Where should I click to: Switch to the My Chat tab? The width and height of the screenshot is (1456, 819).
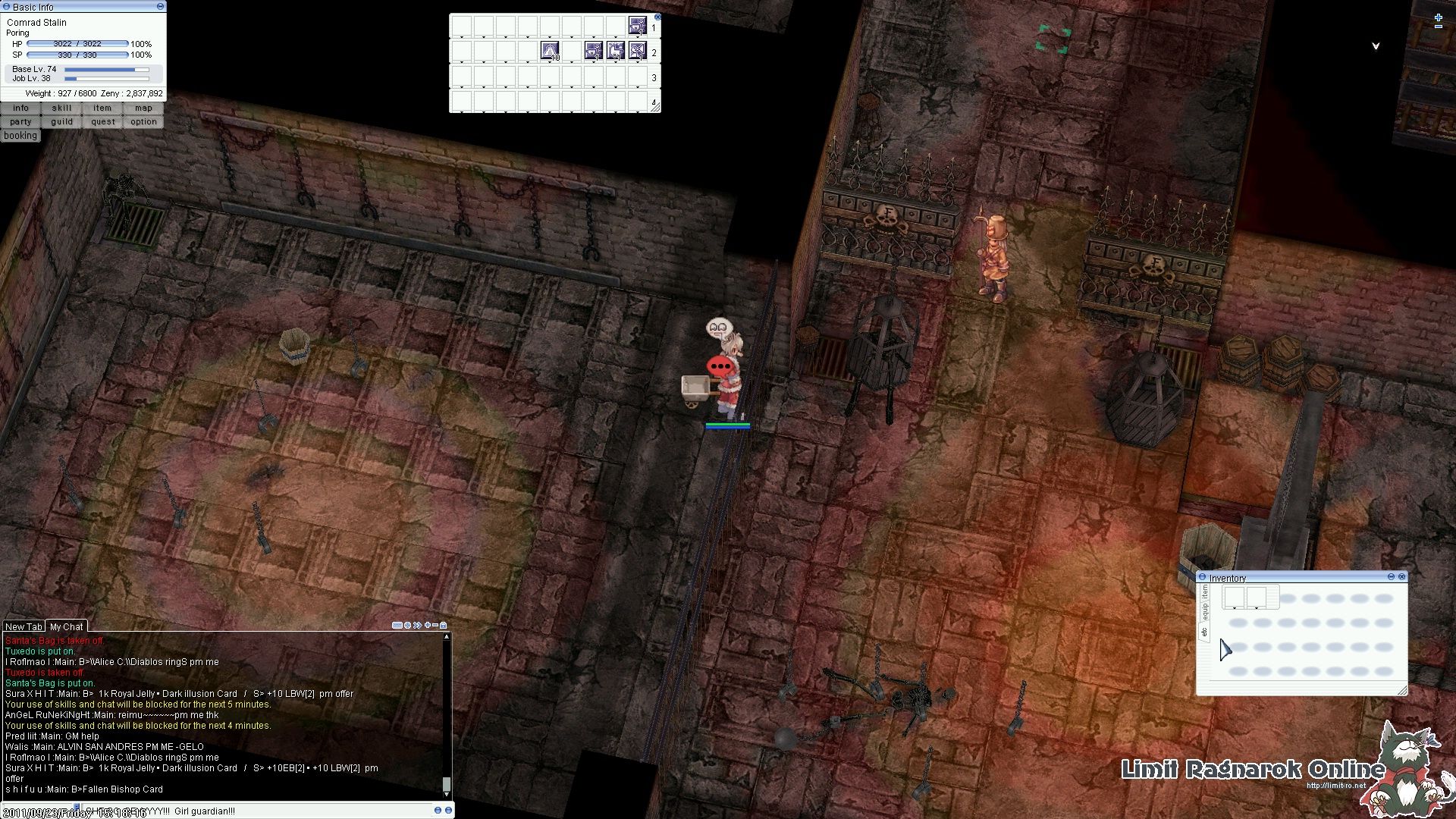point(66,626)
